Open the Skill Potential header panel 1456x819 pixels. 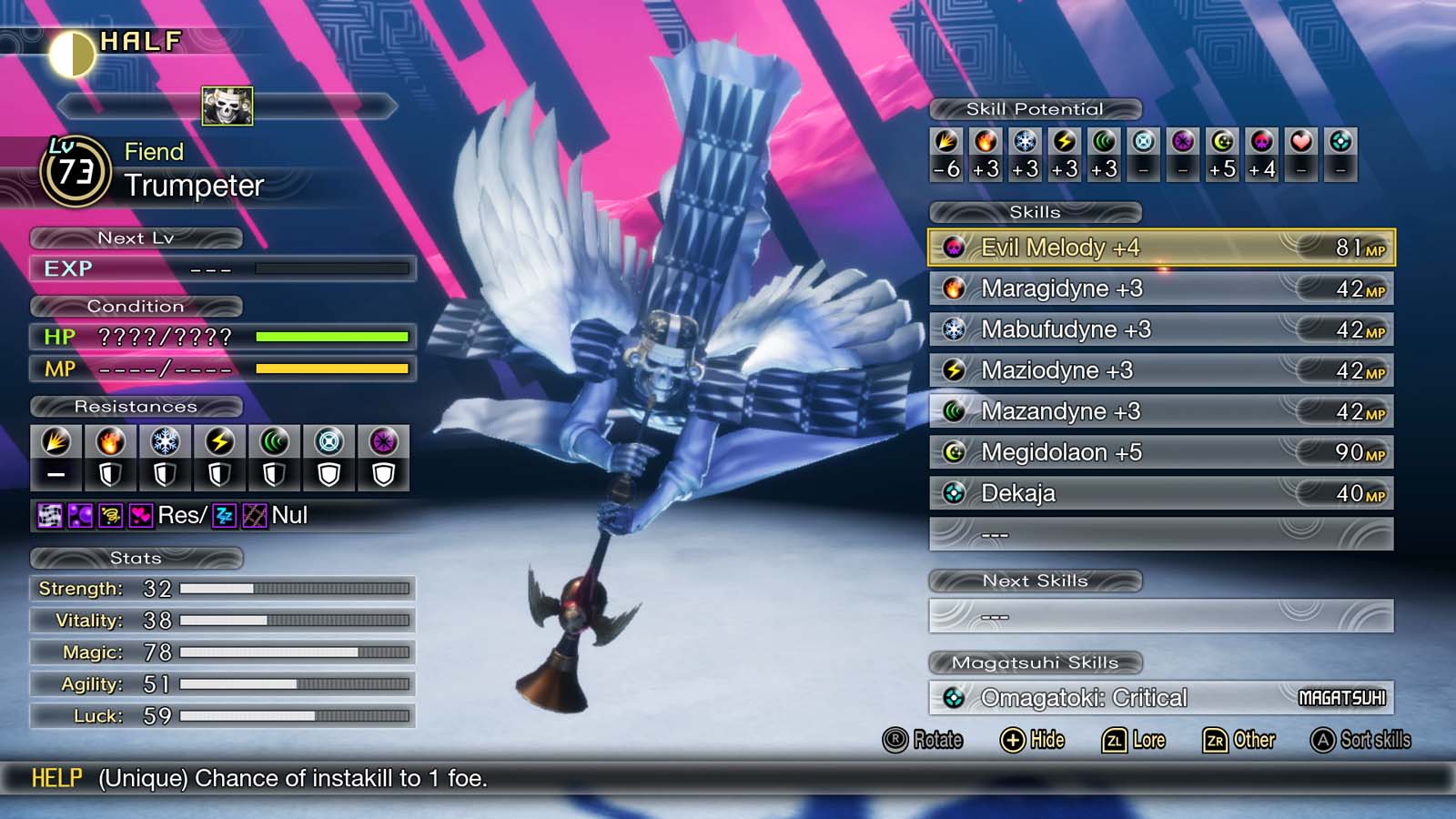tap(1035, 108)
